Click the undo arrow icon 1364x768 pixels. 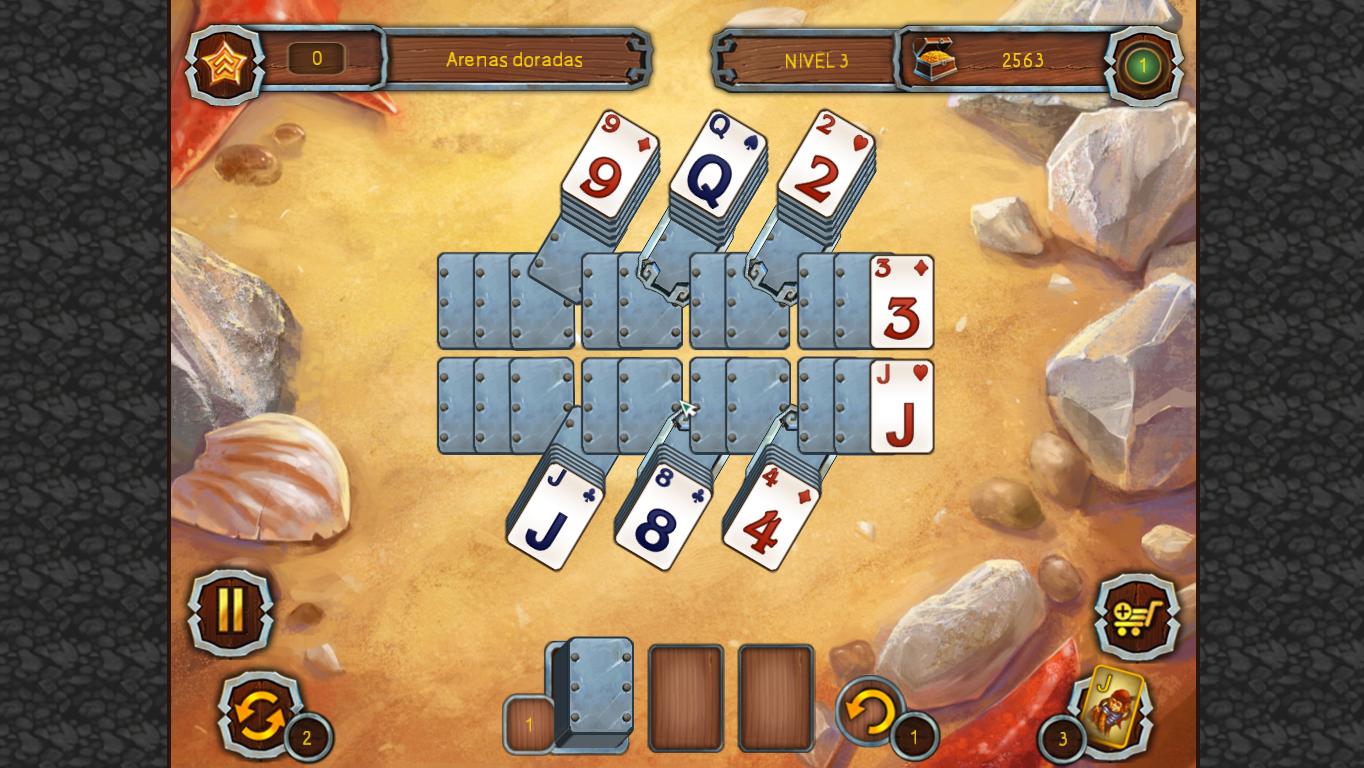(x=867, y=712)
